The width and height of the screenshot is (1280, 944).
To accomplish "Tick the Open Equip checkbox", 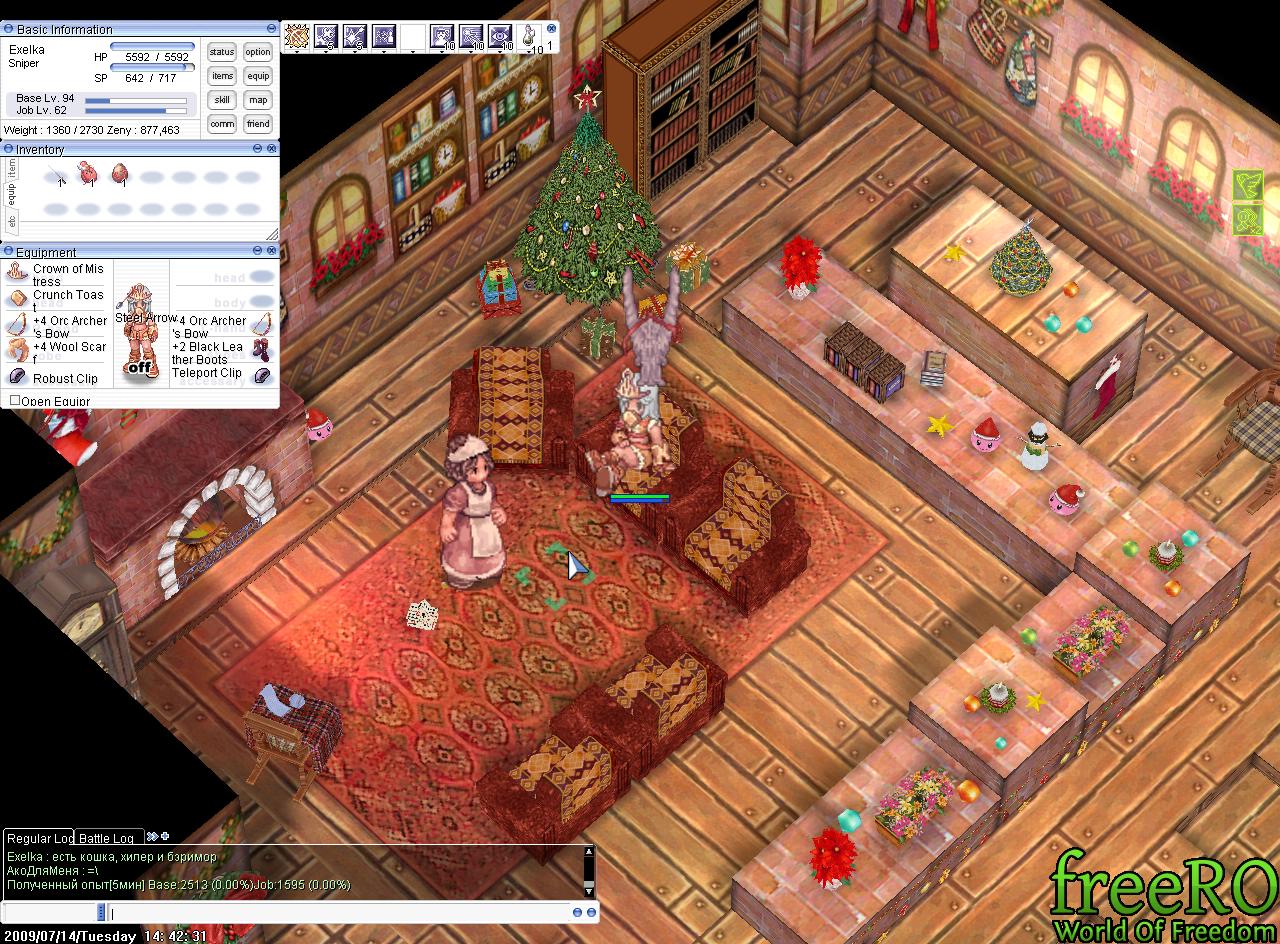I will tap(15, 401).
